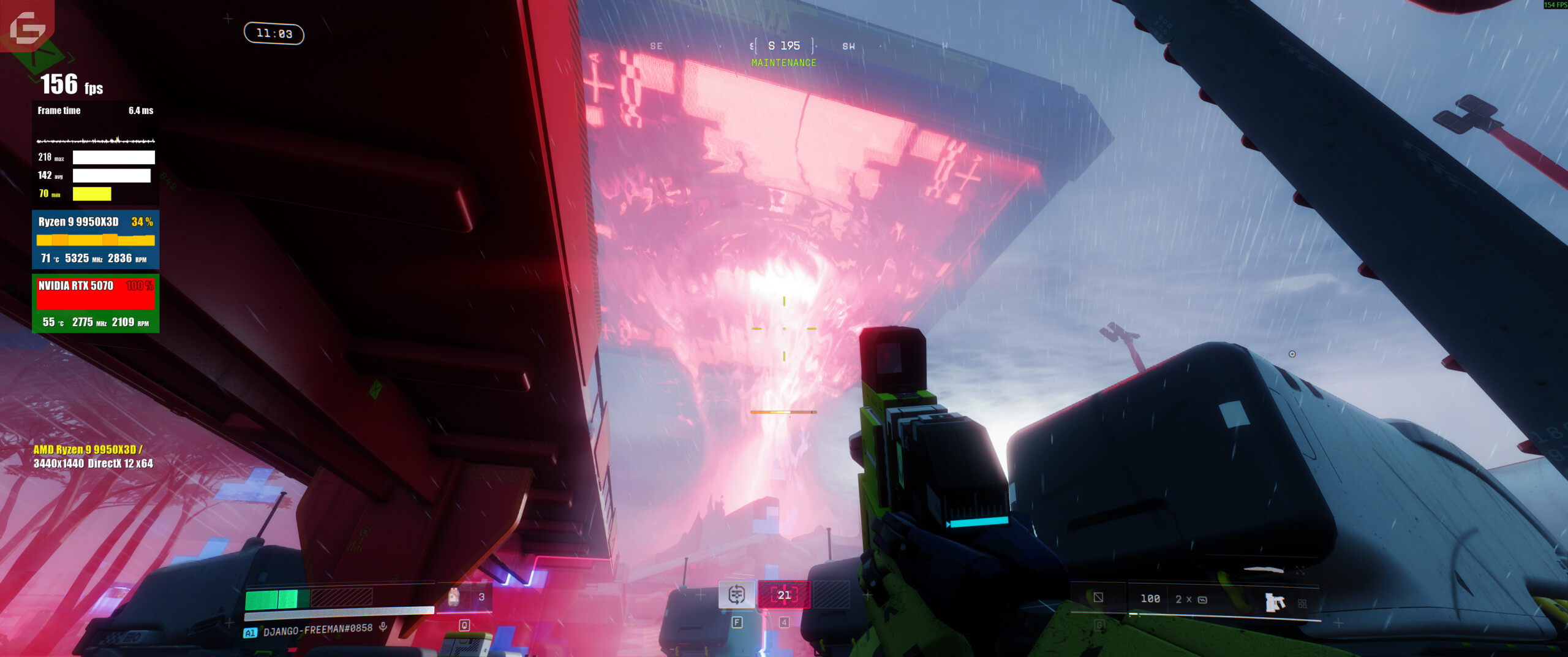This screenshot has height=657, width=1568.
Task: Use the consumable canister item slot
Action: tap(454, 597)
